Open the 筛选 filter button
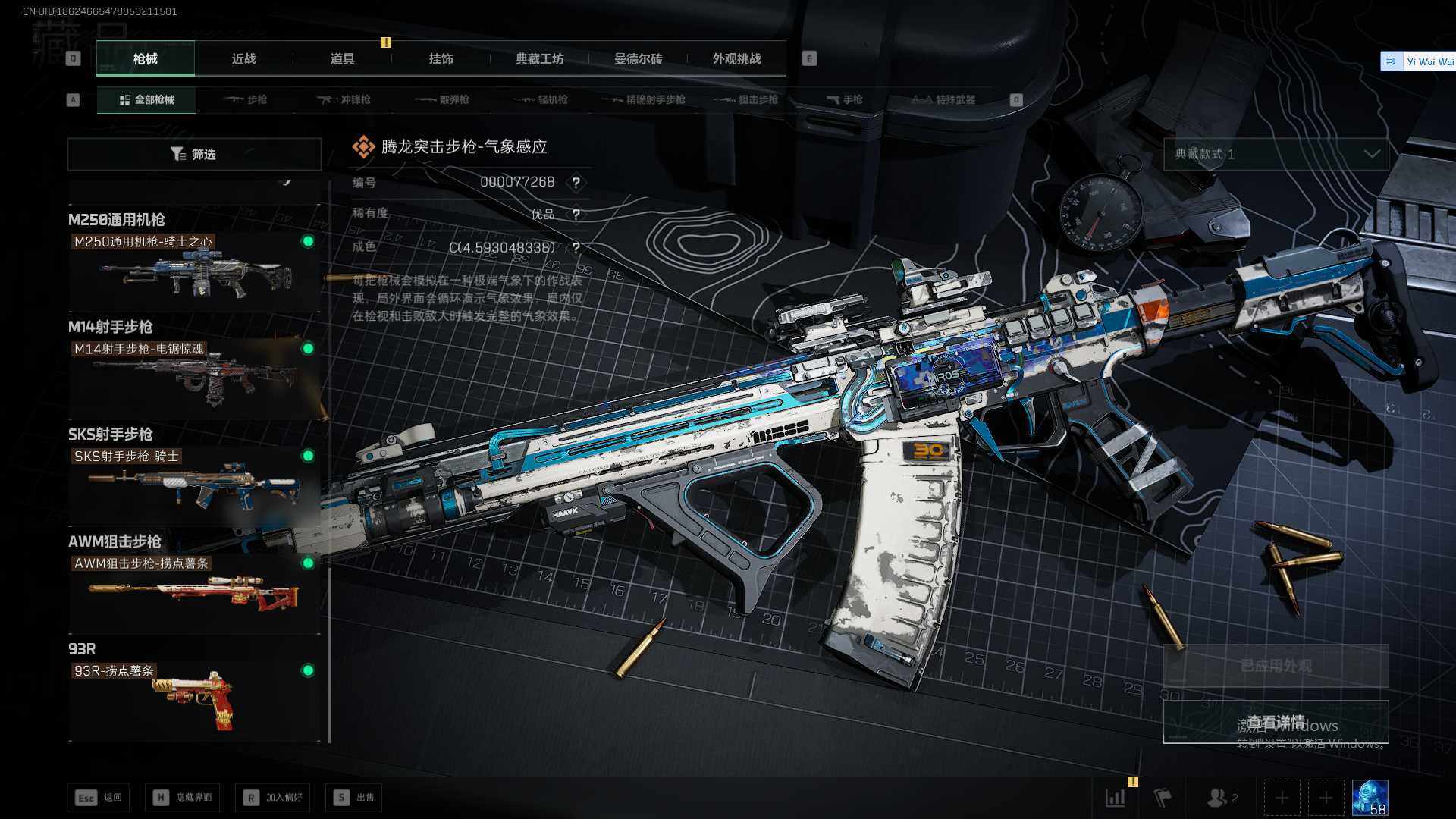1456x819 pixels. coord(194,155)
